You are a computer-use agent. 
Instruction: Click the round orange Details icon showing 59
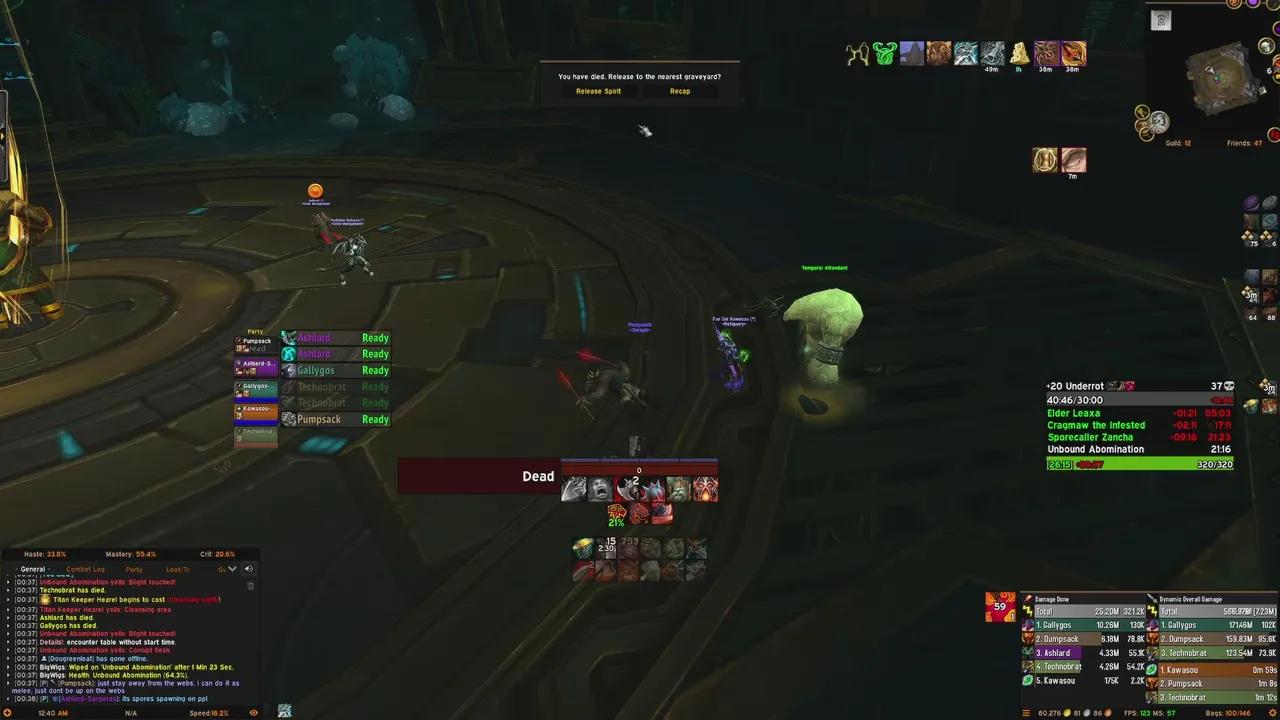click(999, 605)
